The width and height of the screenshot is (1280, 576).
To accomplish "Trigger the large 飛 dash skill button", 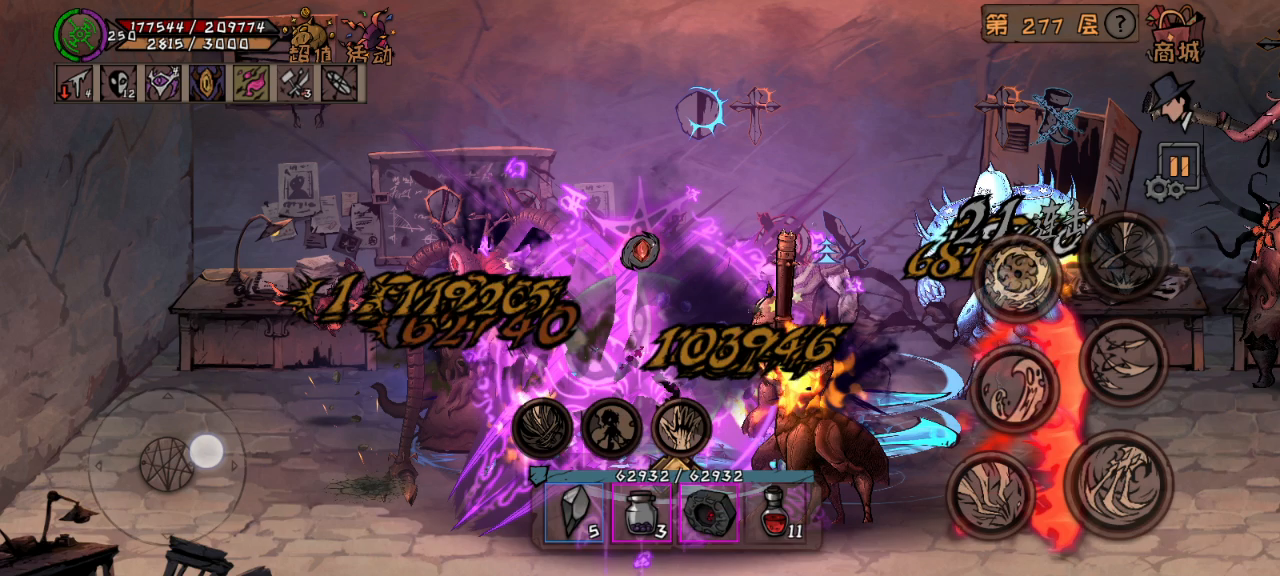I will 1117,483.
